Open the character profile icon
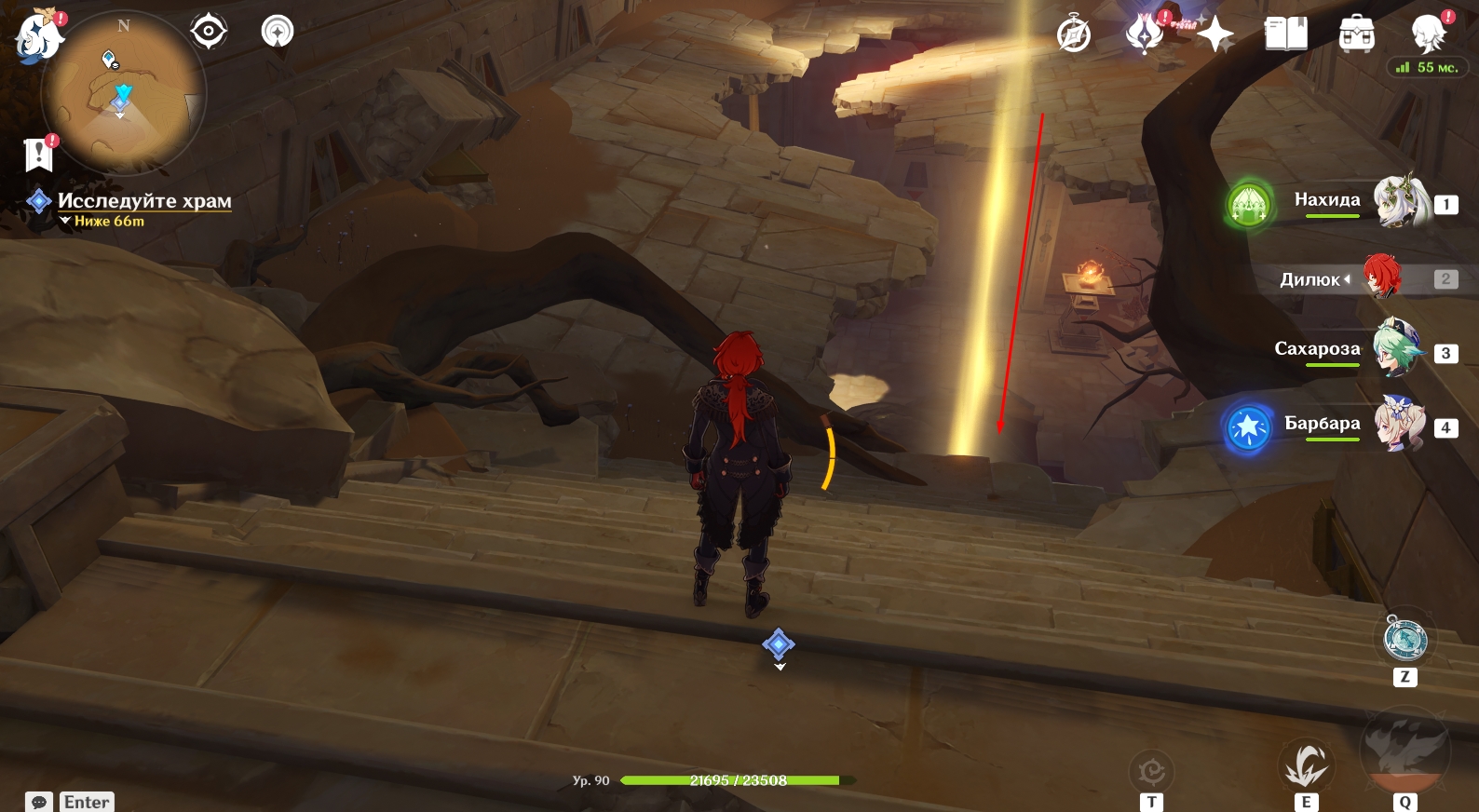The height and width of the screenshot is (812, 1479). pyautogui.click(x=1428, y=34)
